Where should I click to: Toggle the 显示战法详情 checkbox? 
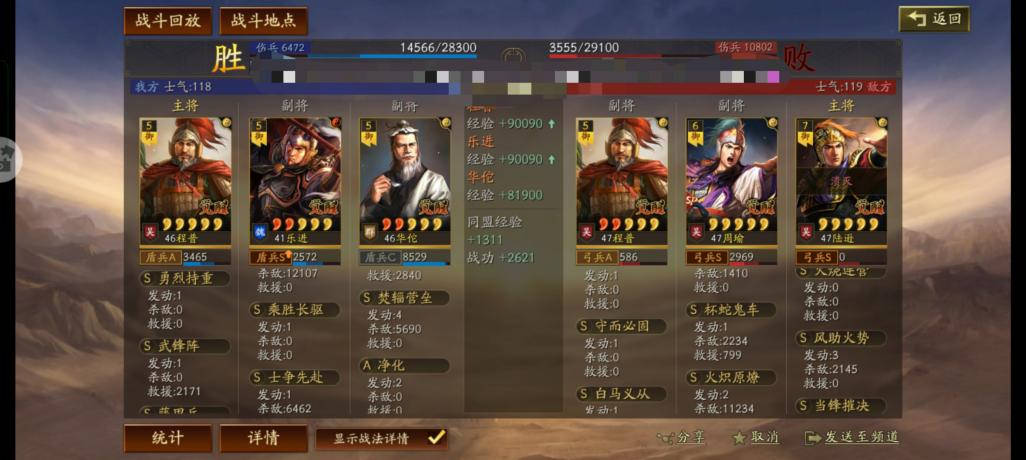pyautogui.click(x=435, y=437)
